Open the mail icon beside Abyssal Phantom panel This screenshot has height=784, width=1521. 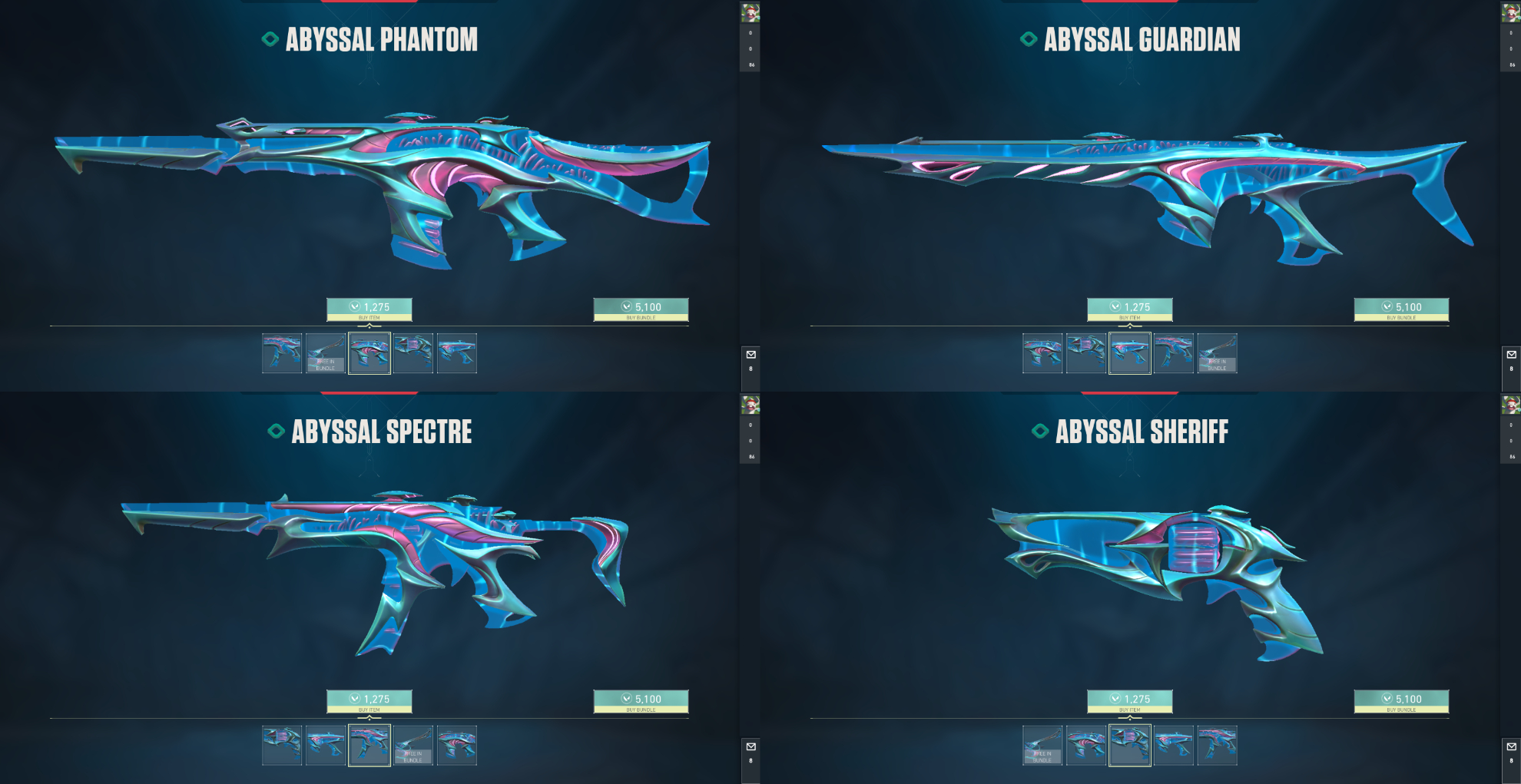point(751,355)
